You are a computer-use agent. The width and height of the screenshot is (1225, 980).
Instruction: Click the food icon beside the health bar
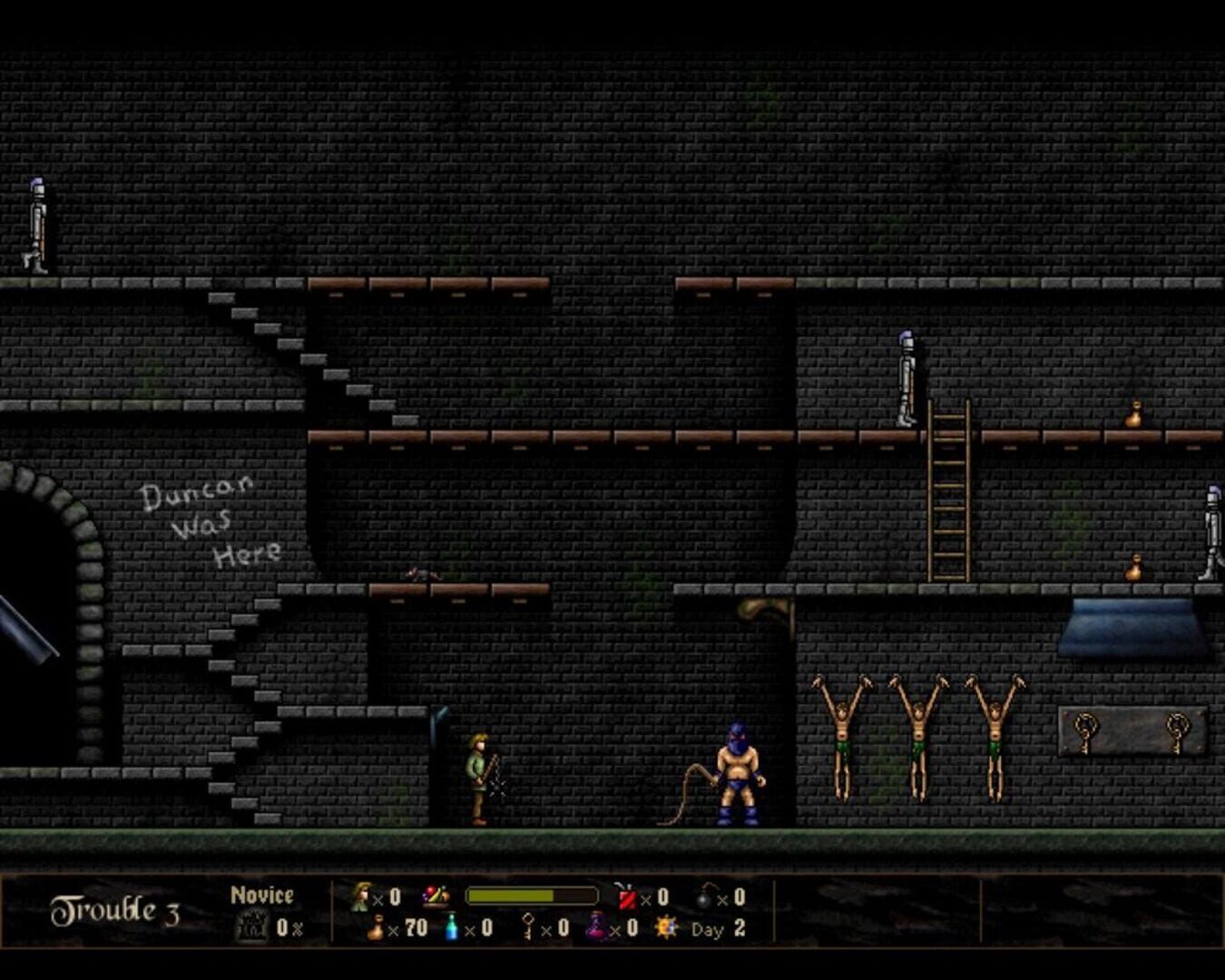436,895
